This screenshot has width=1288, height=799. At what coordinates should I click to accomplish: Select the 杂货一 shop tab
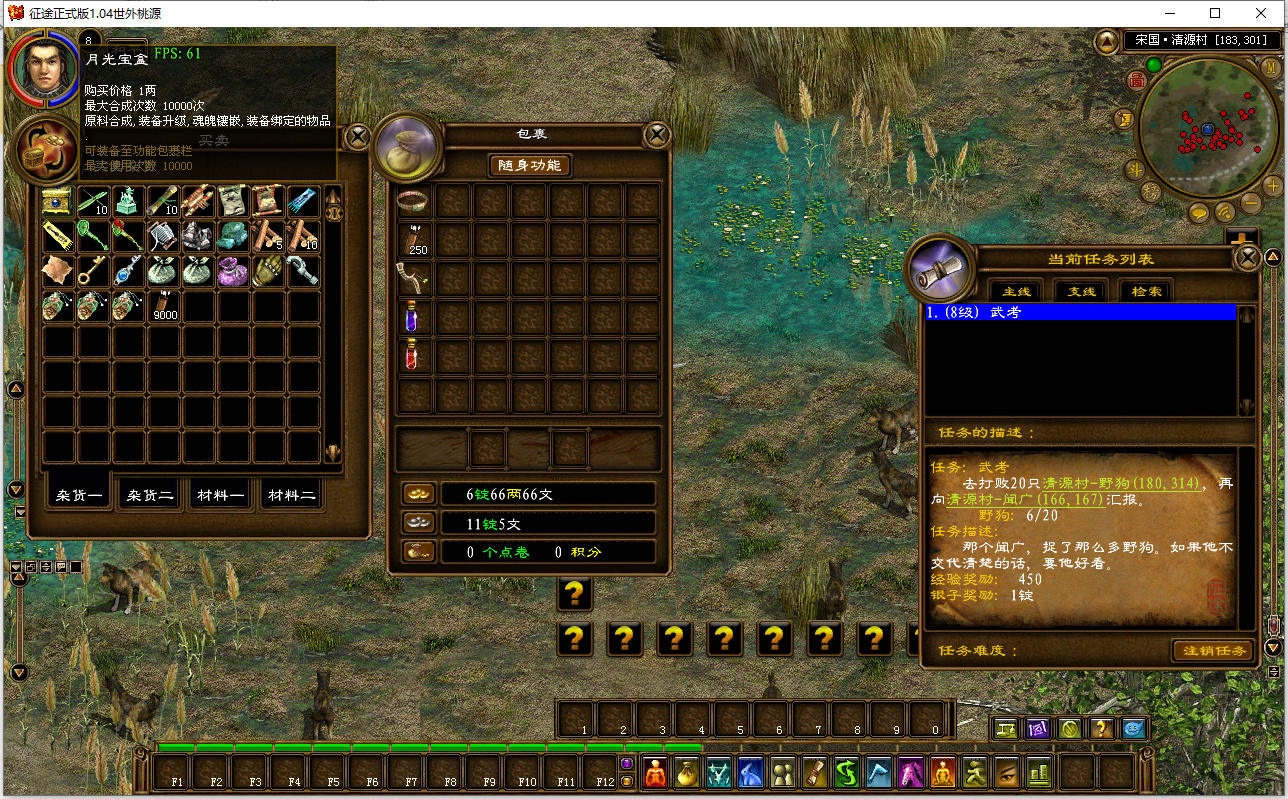tap(80, 494)
